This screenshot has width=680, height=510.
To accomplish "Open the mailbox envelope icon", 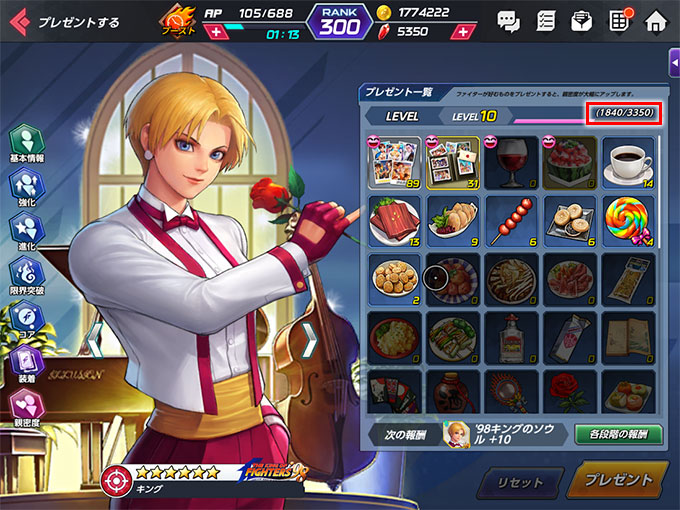I will (x=581, y=20).
